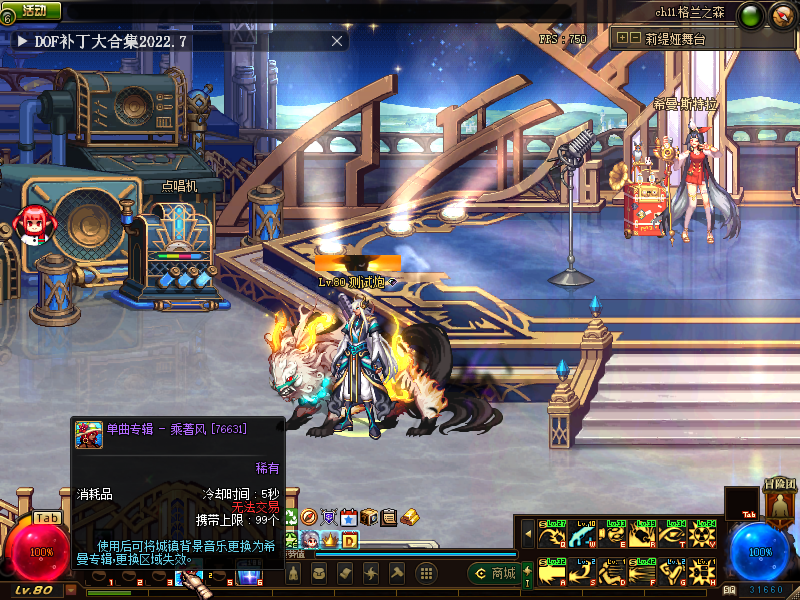Close the DOF补丁大合集 notice bar
Viewport: 800px width, 600px height.
[x=337, y=41]
